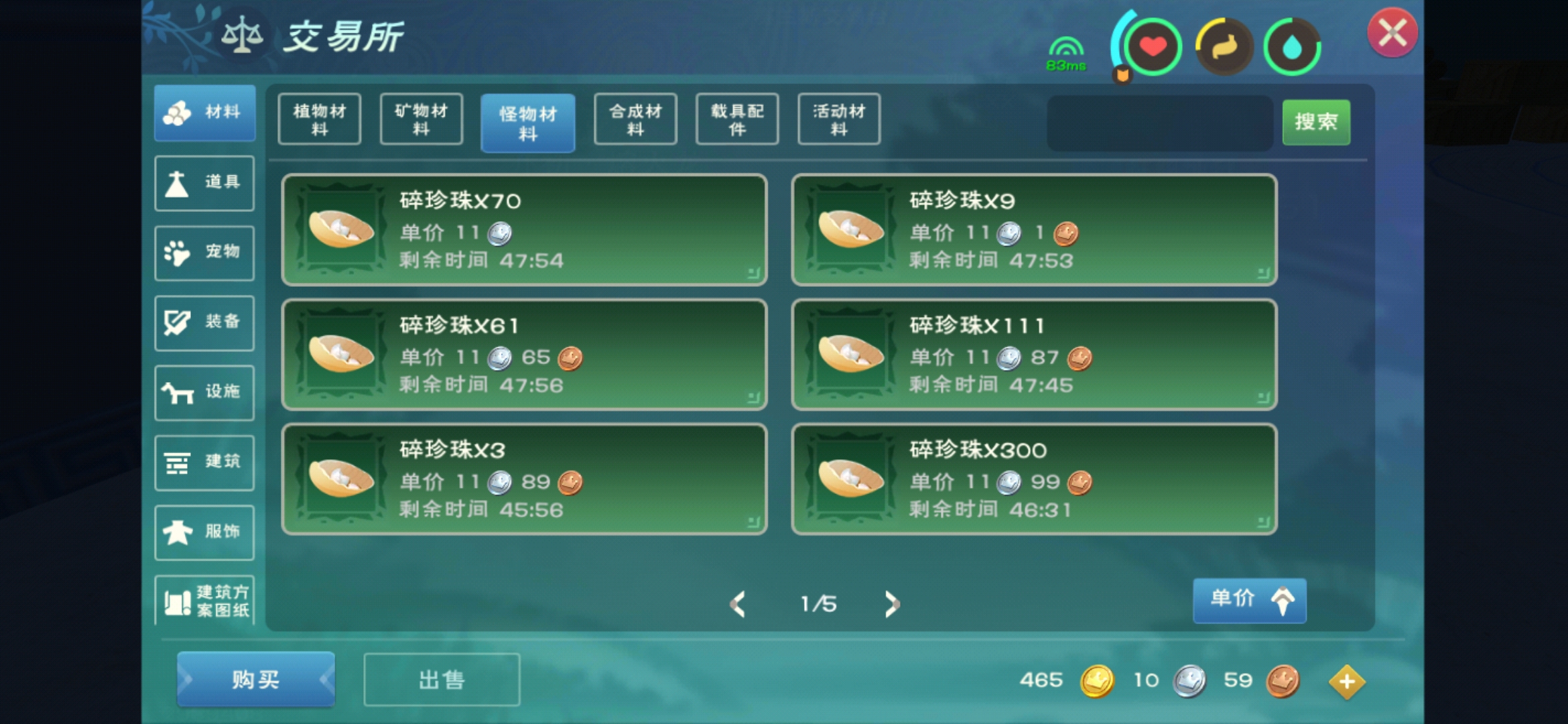Image resolution: width=1568 pixels, height=724 pixels.
Task: Select the 载具配件 category tab
Action: pos(737,119)
